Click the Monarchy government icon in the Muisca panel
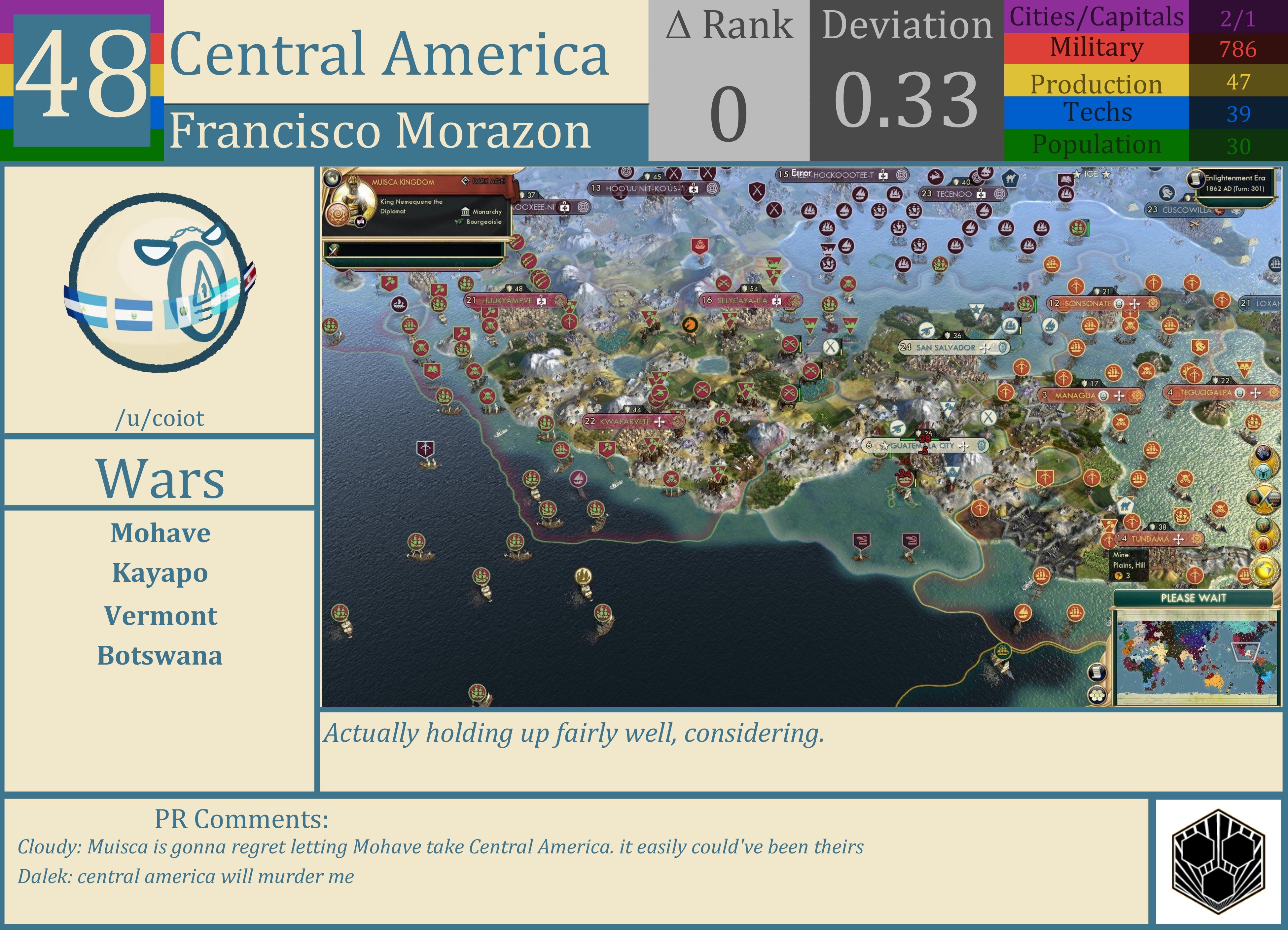This screenshot has width=1288, height=930. [465, 212]
